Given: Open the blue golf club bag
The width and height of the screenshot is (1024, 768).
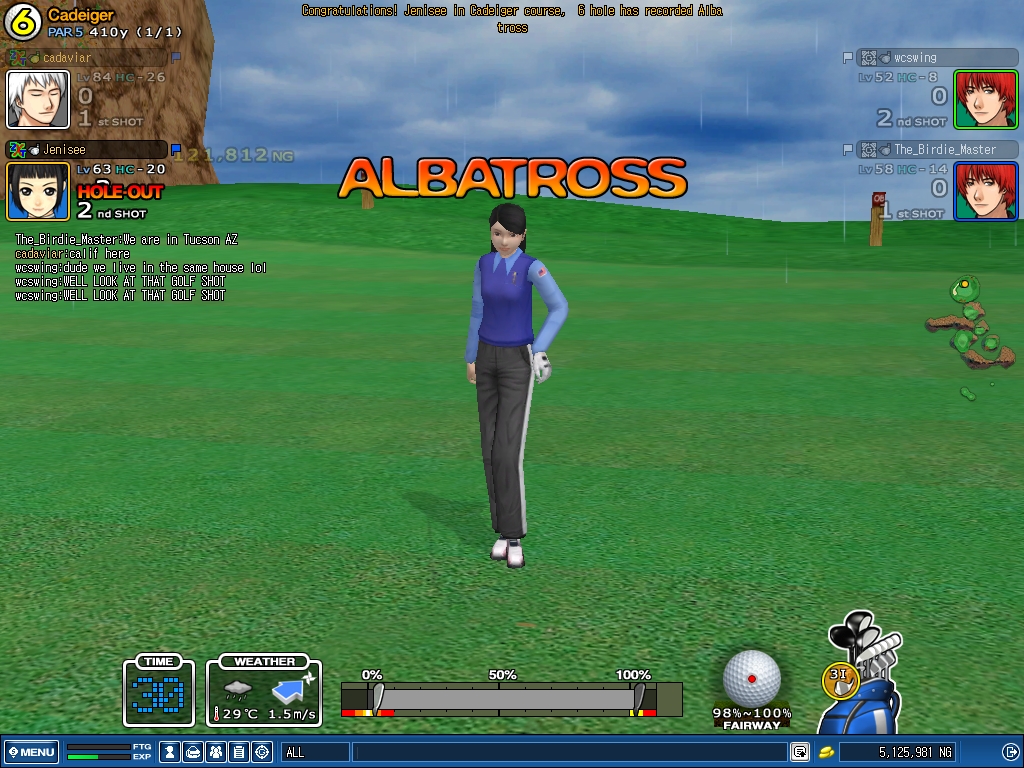Looking at the screenshot, I should 860,690.
